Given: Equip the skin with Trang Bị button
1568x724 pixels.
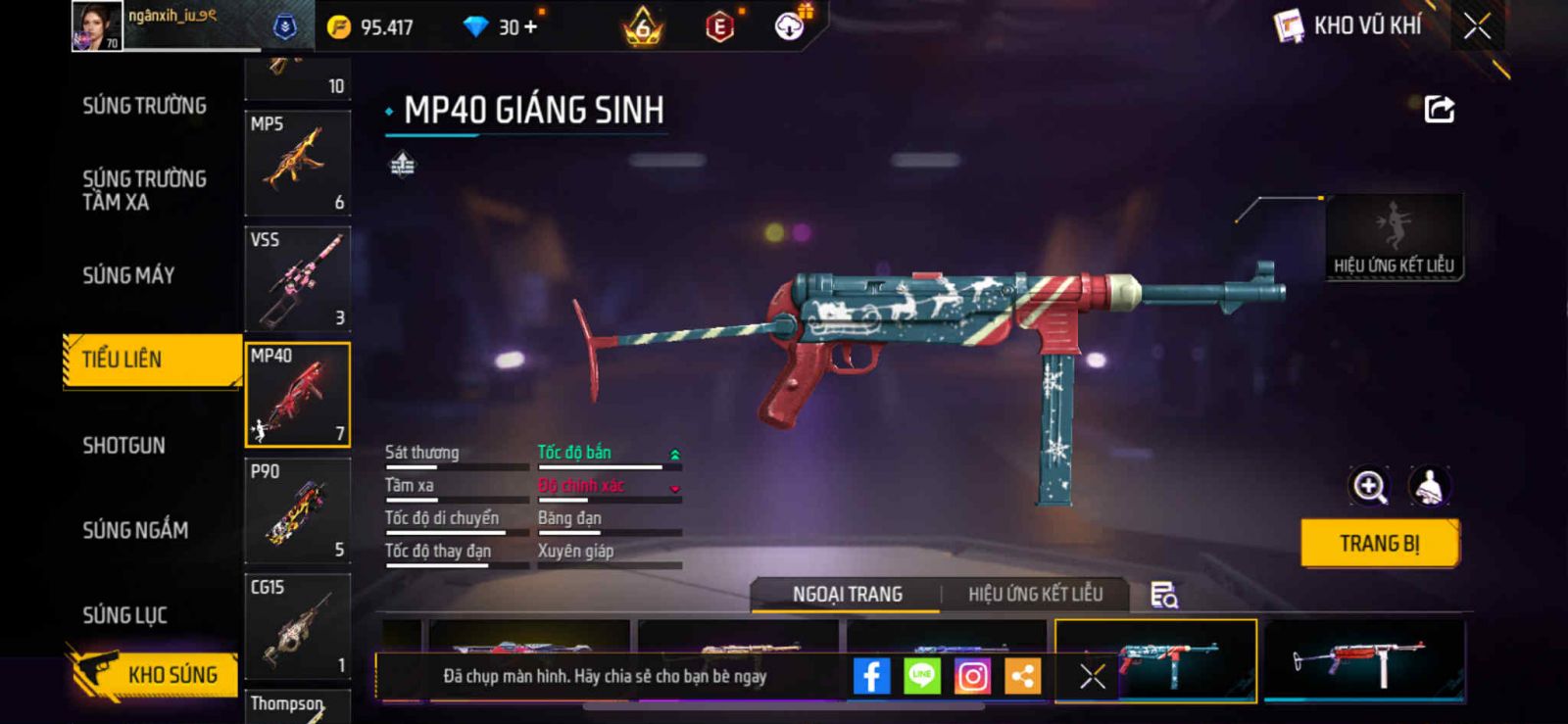Looking at the screenshot, I should 1379,544.
